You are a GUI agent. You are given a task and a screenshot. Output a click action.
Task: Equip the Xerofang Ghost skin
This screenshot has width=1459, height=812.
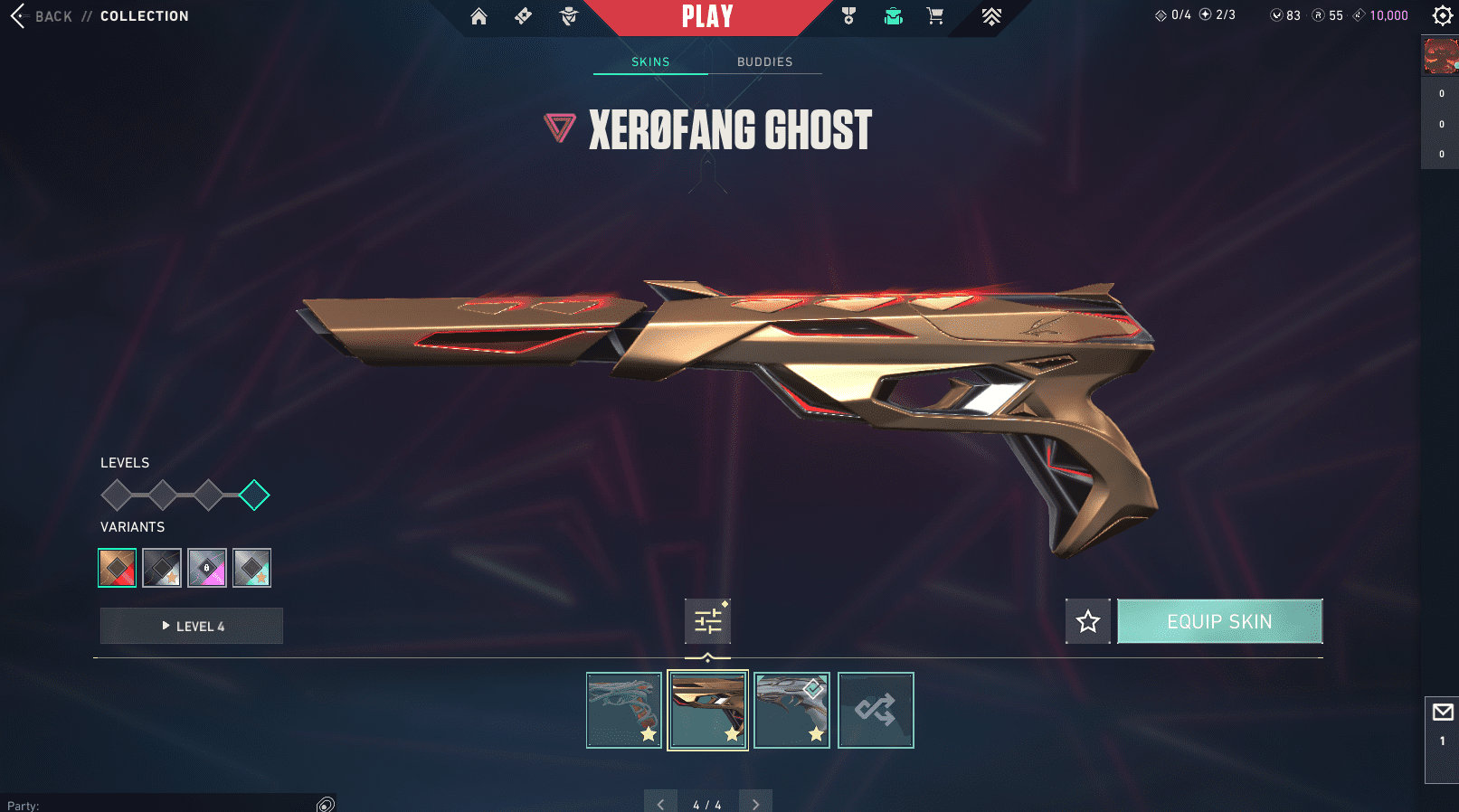point(1219,621)
